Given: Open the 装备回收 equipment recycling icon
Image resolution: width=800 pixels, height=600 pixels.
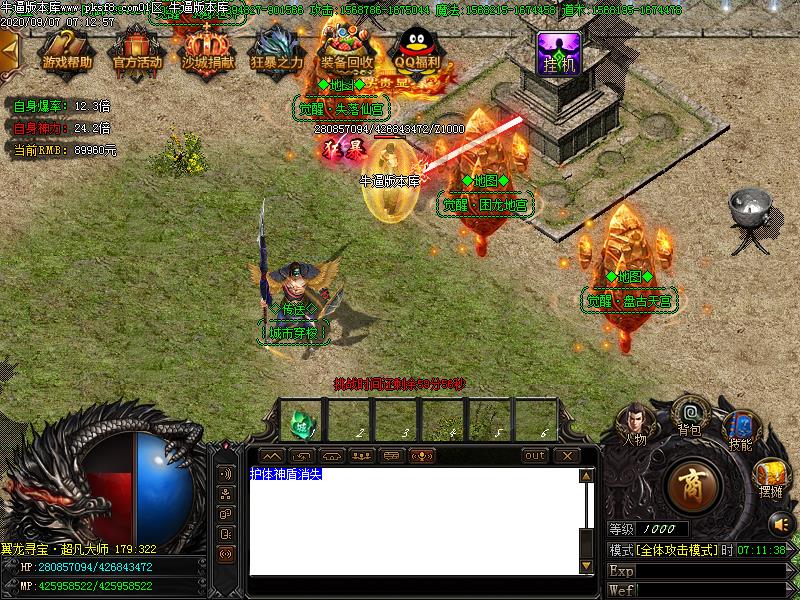Looking at the screenshot, I should [347, 48].
